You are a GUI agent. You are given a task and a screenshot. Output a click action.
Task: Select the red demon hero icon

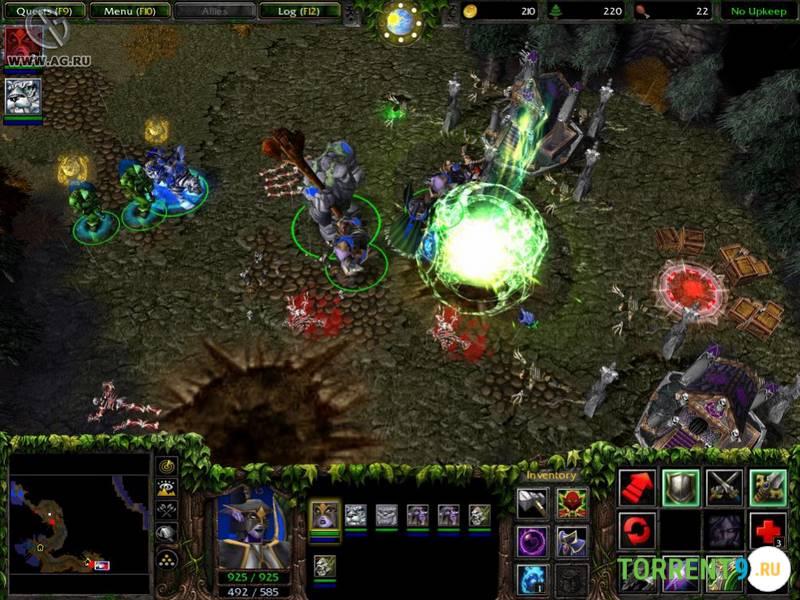pos(22,47)
